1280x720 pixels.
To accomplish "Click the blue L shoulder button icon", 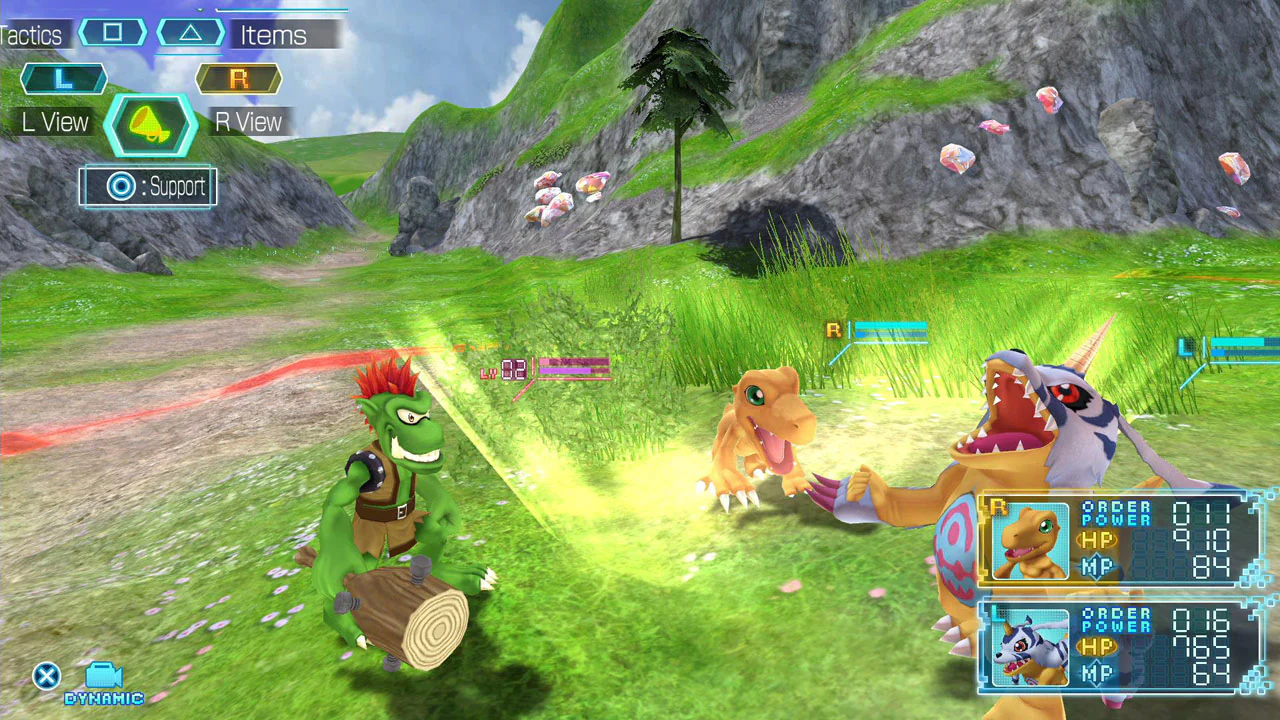I will tap(63, 78).
